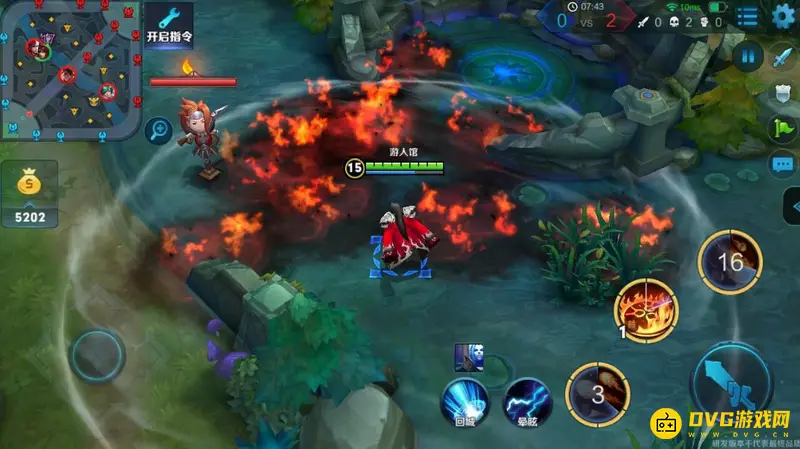Image resolution: width=800 pixels, height=449 pixels.
Task: Click the magnifier button beside the minimap
Action: (x=158, y=129)
